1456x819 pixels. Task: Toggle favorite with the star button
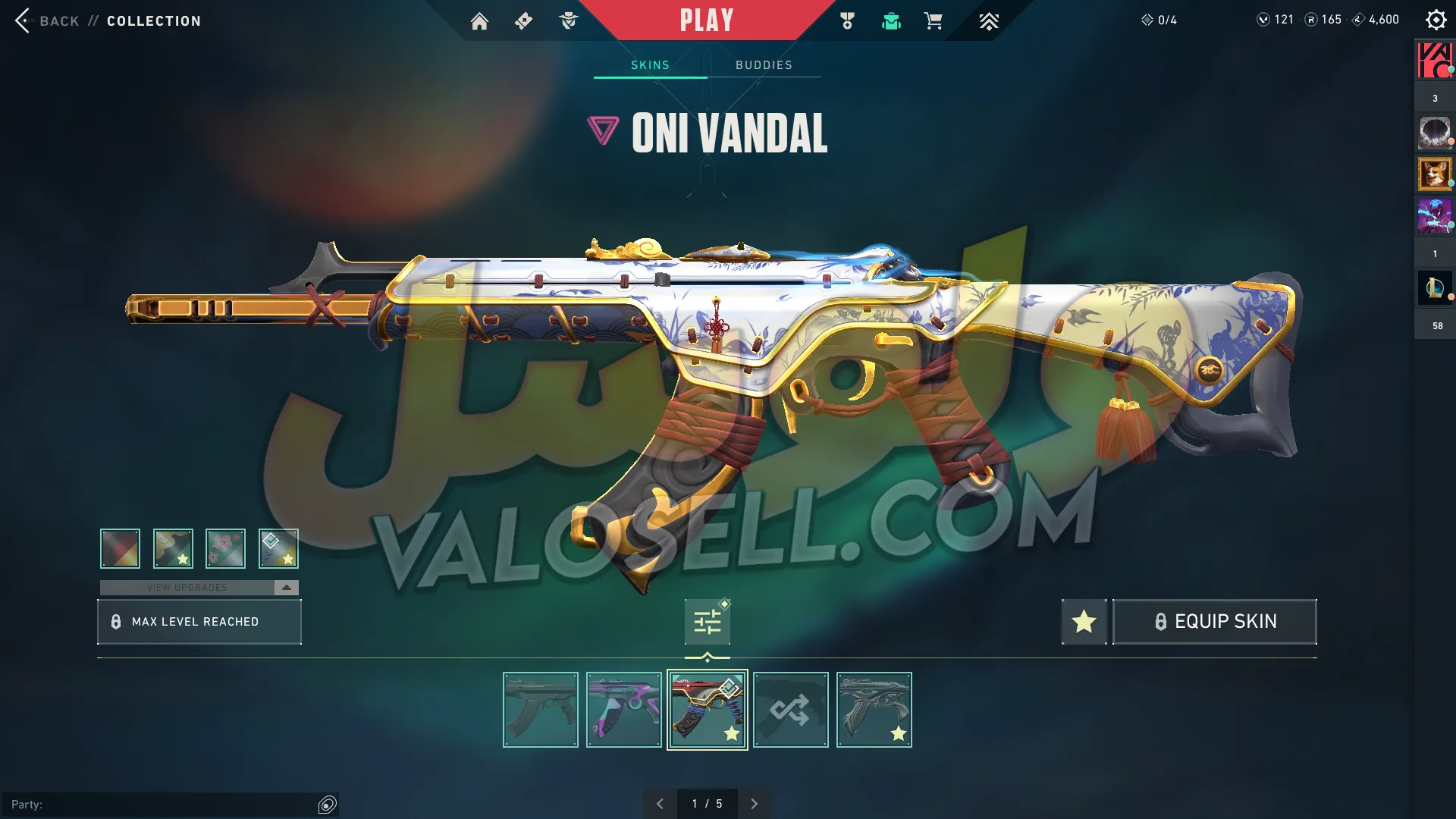[x=1084, y=622]
